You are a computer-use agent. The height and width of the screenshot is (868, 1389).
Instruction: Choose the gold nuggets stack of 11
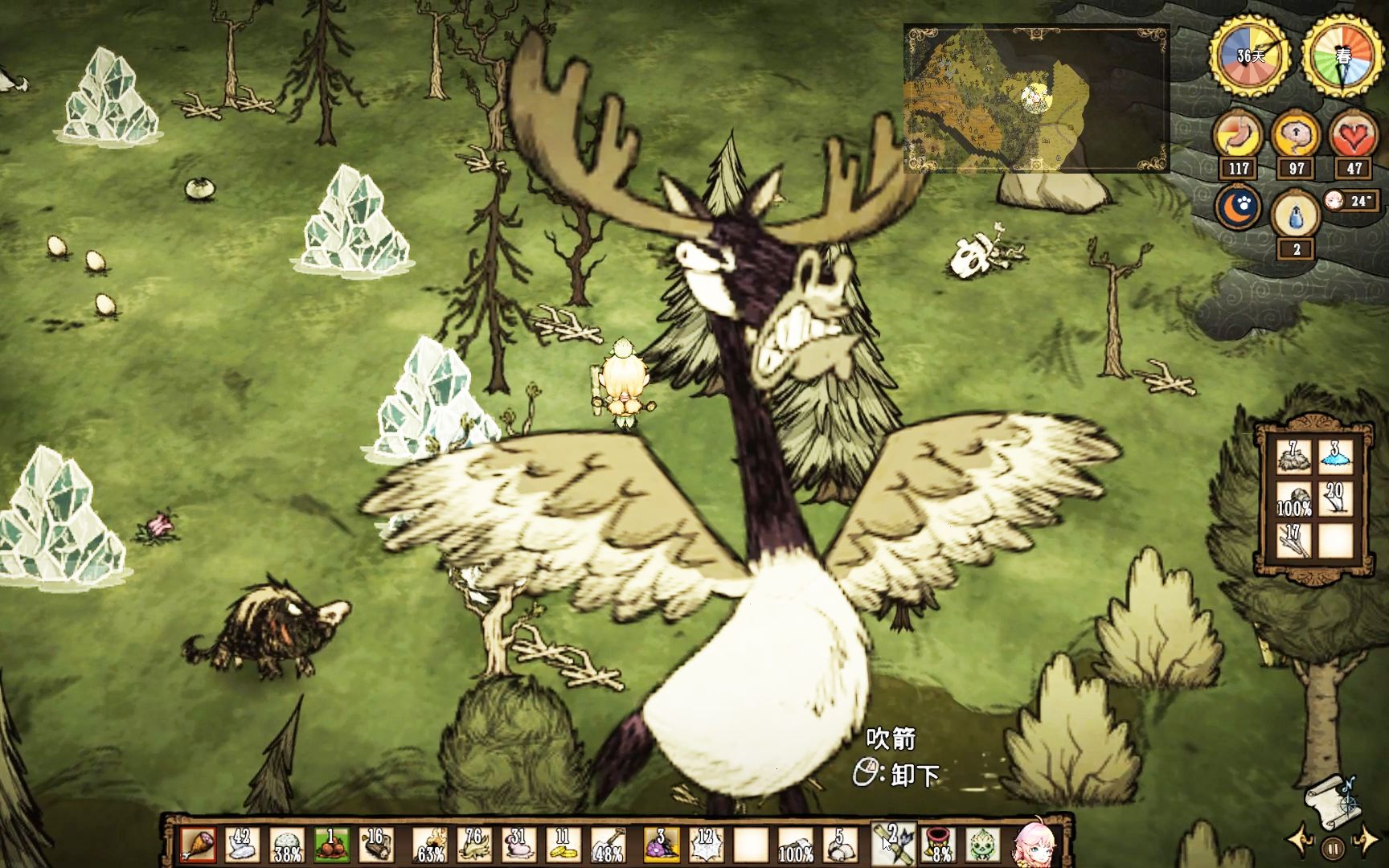pos(563,845)
